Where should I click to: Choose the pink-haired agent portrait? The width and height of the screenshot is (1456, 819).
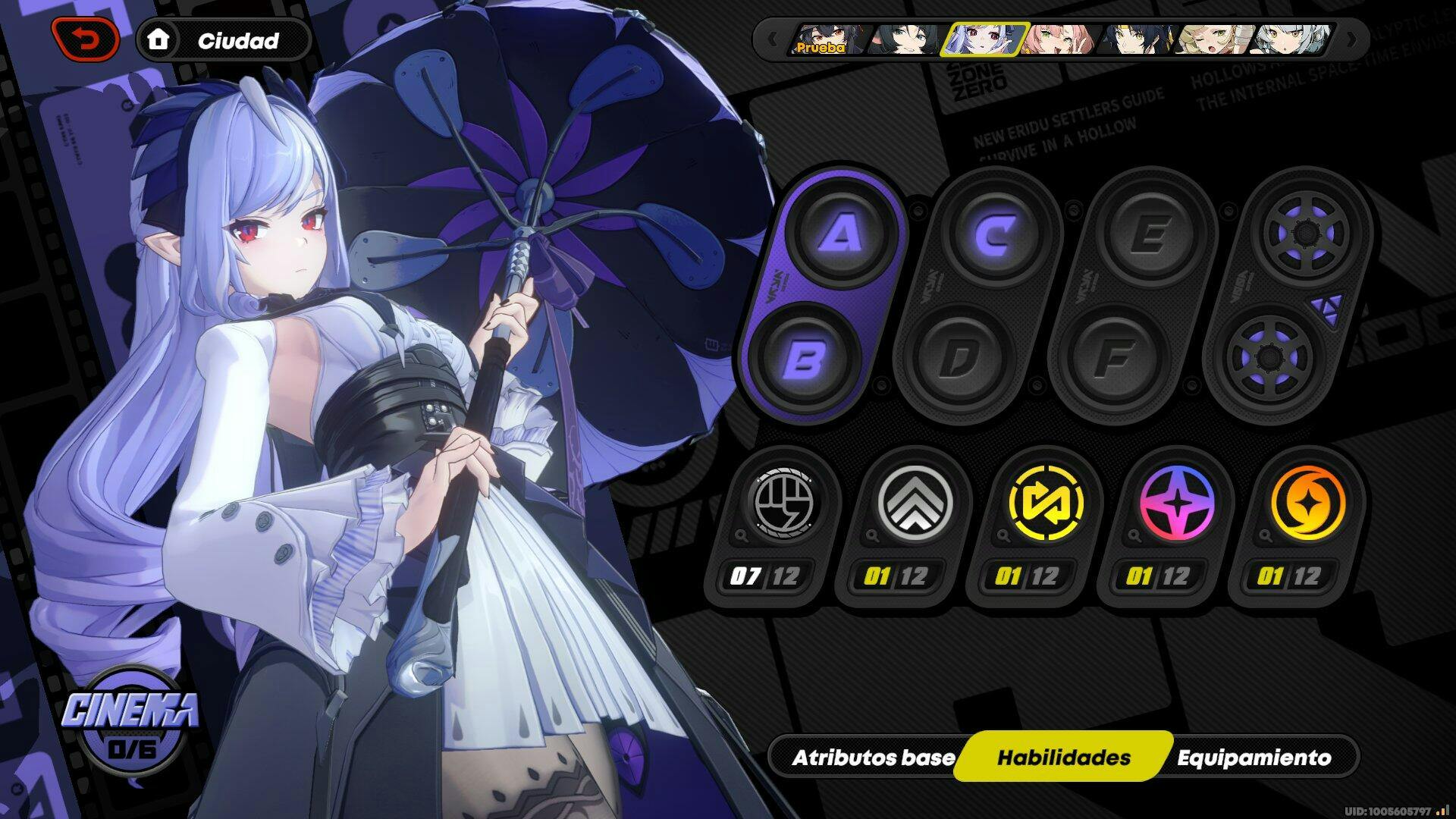point(1058,39)
